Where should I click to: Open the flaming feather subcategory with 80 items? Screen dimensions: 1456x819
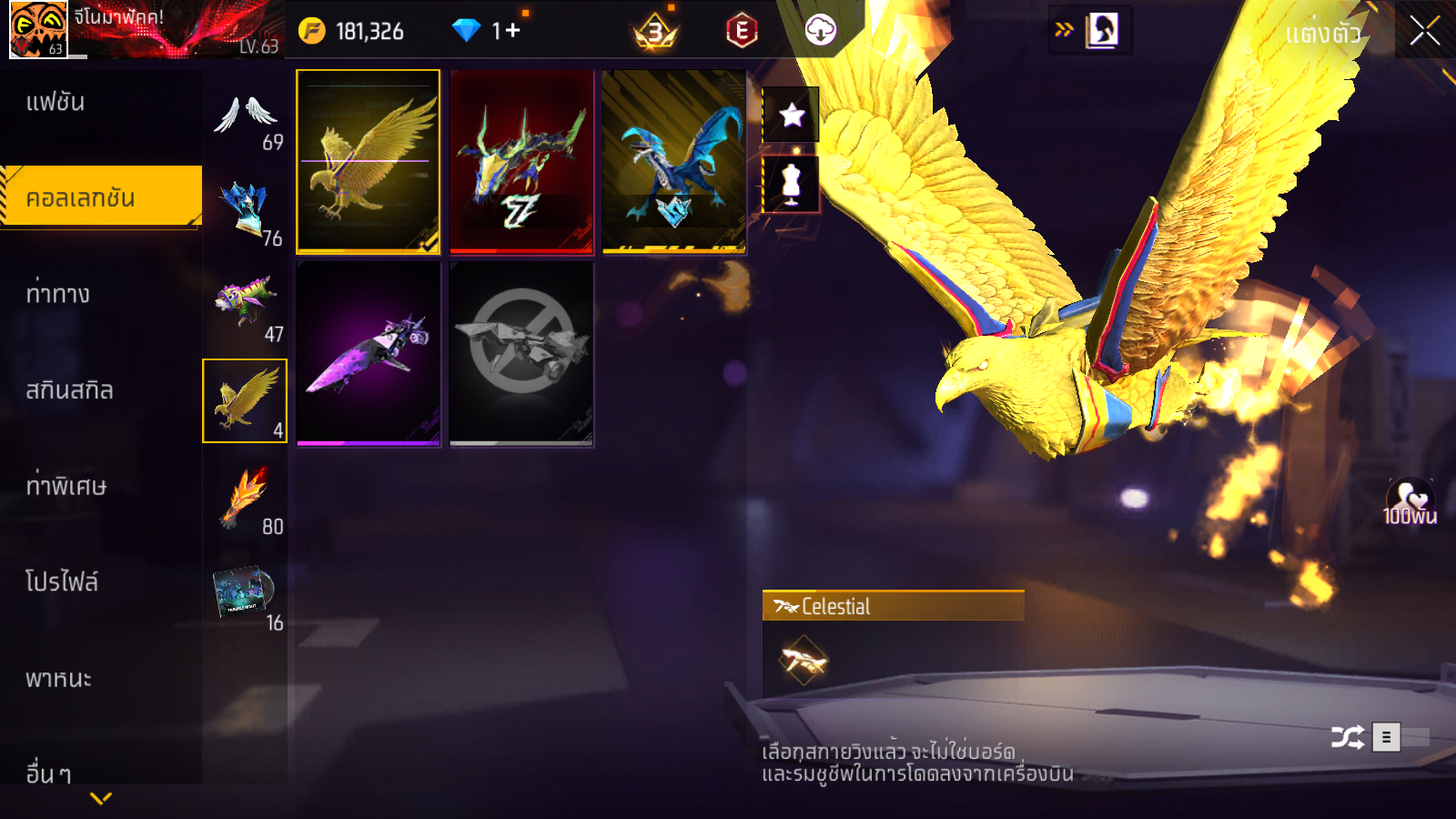coord(246,499)
